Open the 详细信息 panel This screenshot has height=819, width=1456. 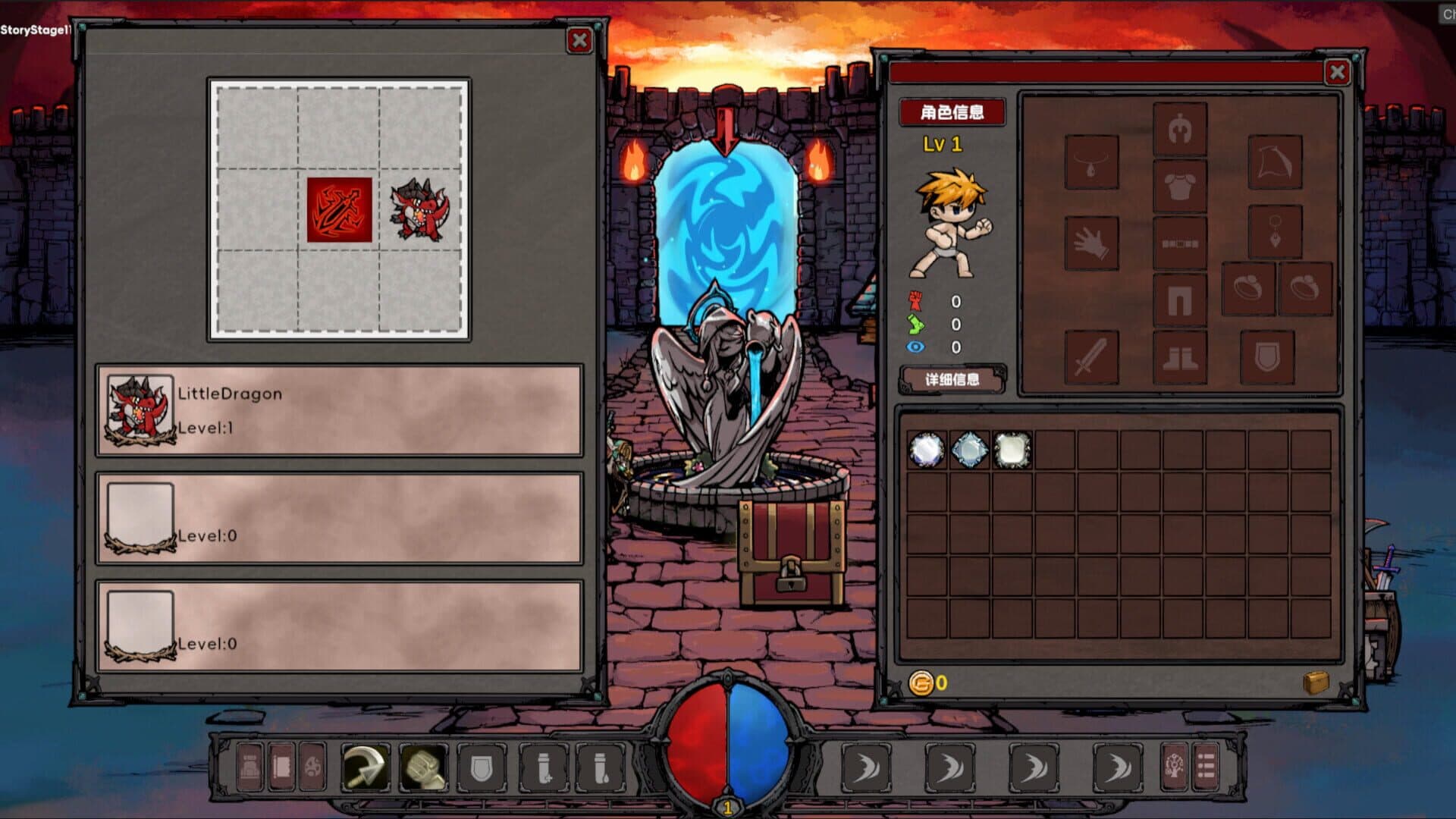[x=951, y=380]
